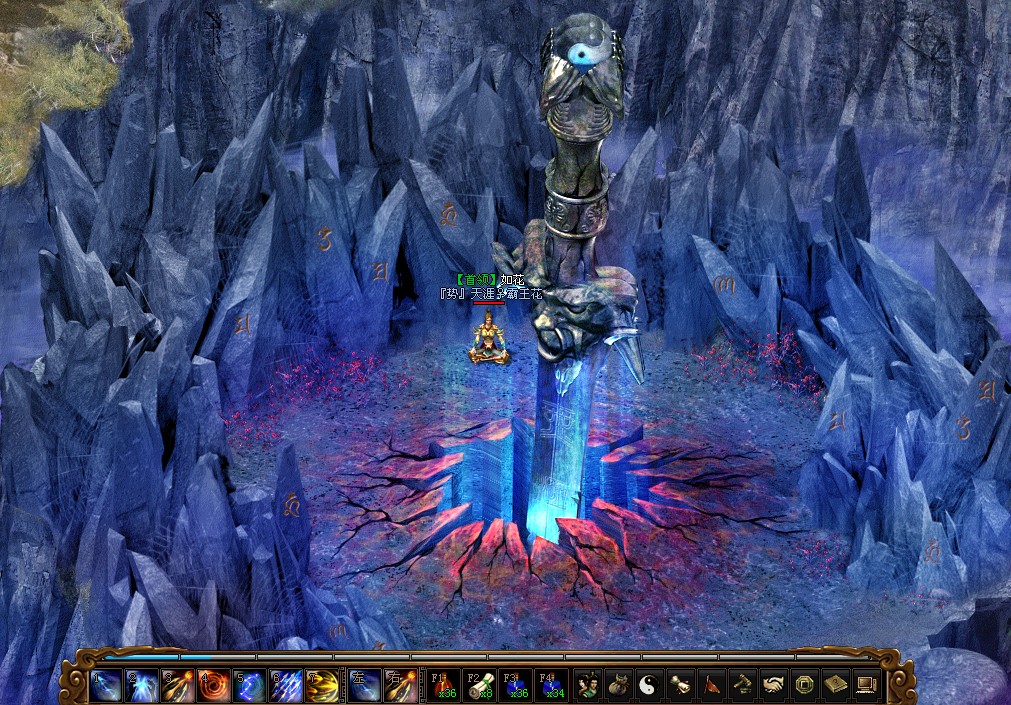This screenshot has width=1011, height=705.
Task: Activate the lightning skill in slot 1
Action: pos(105,685)
